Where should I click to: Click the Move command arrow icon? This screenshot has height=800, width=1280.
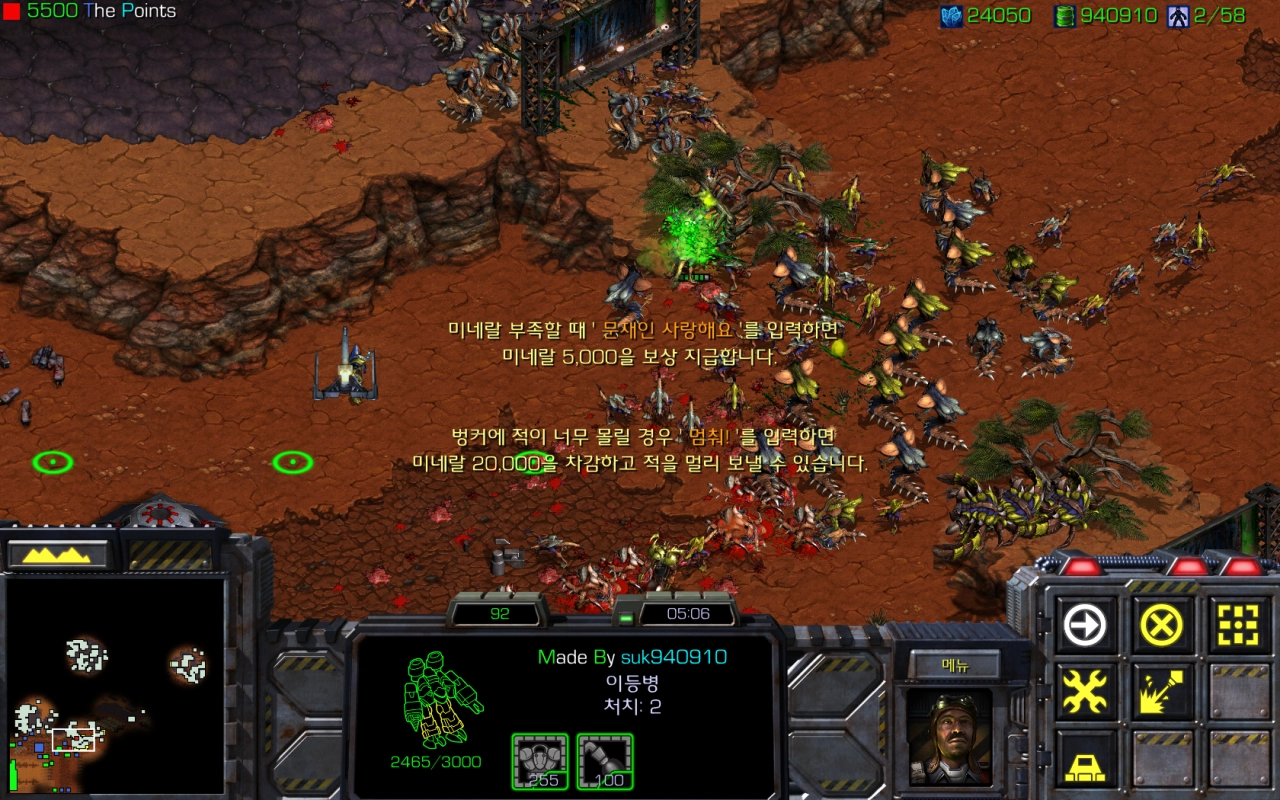(x=1085, y=627)
